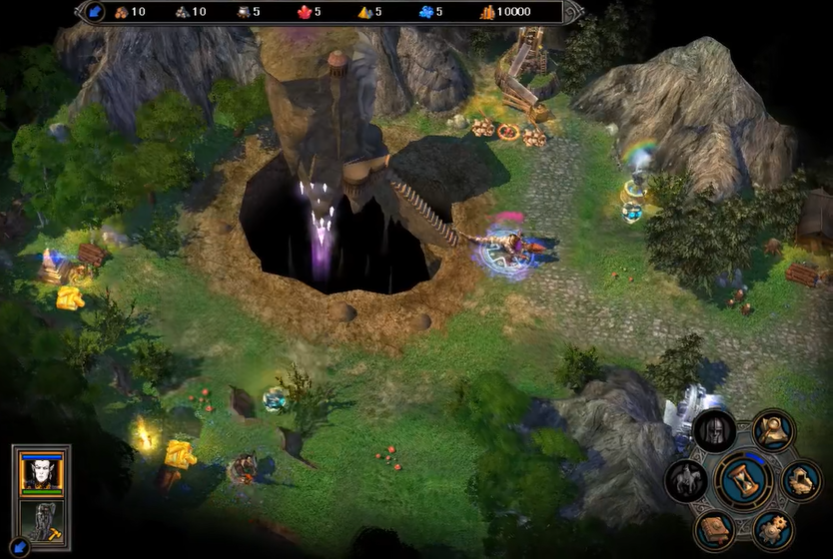
Task: End the turn with the hourglass button
Action: [x=742, y=481]
